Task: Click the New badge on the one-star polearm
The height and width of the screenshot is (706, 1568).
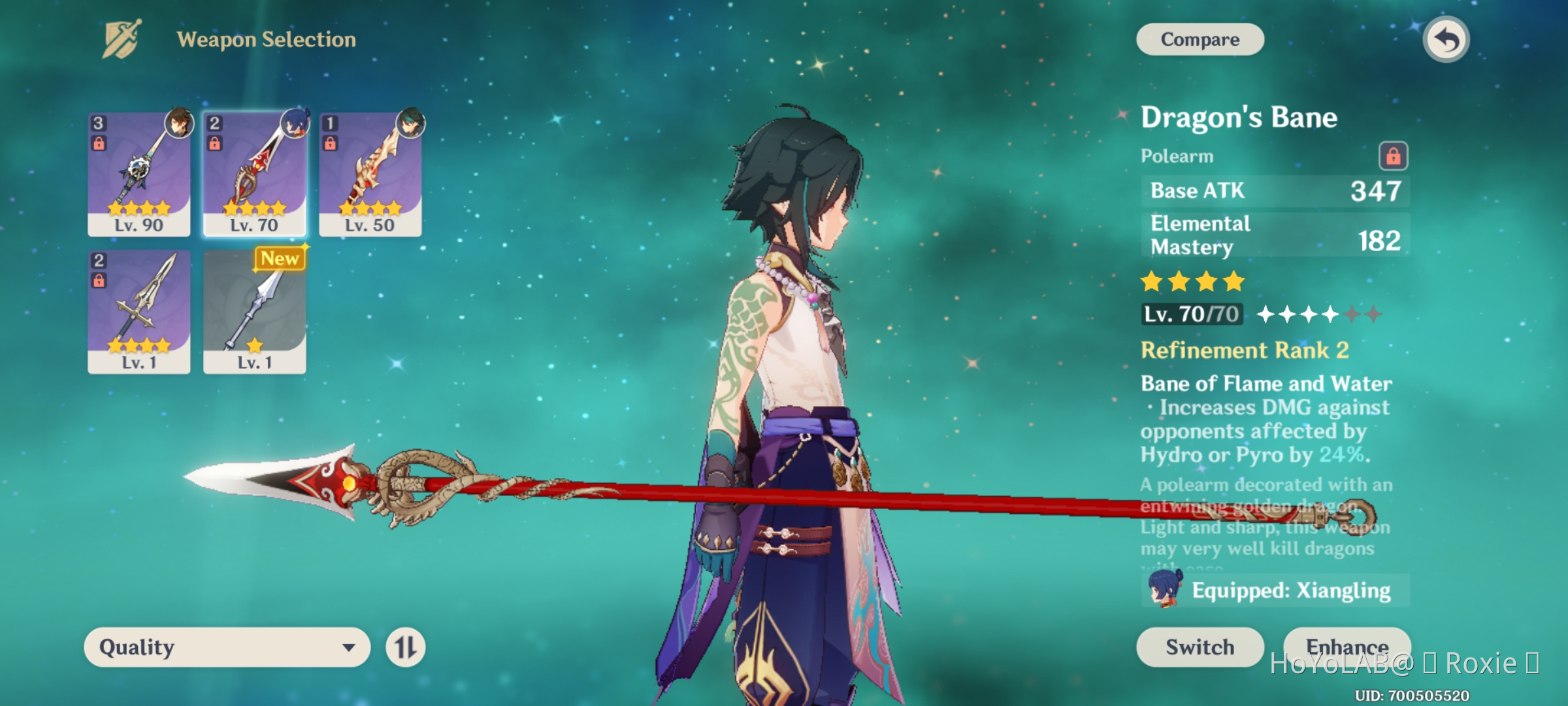Action: (x=280, y=259)
